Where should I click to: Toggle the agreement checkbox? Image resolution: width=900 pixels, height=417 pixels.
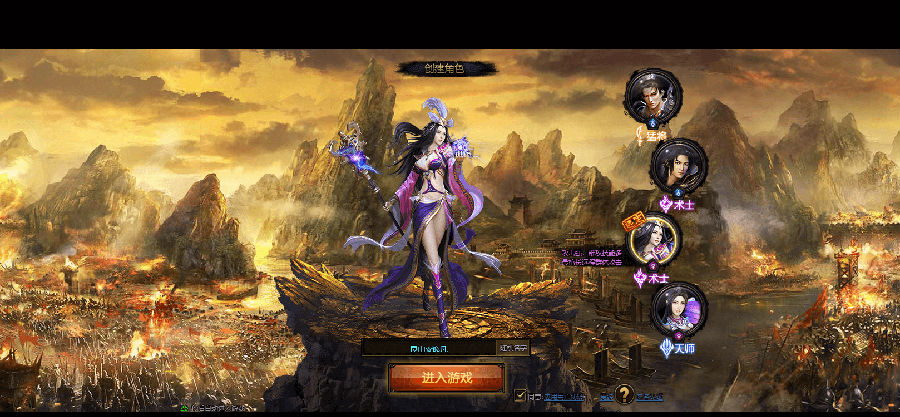[x=520, y=395]
